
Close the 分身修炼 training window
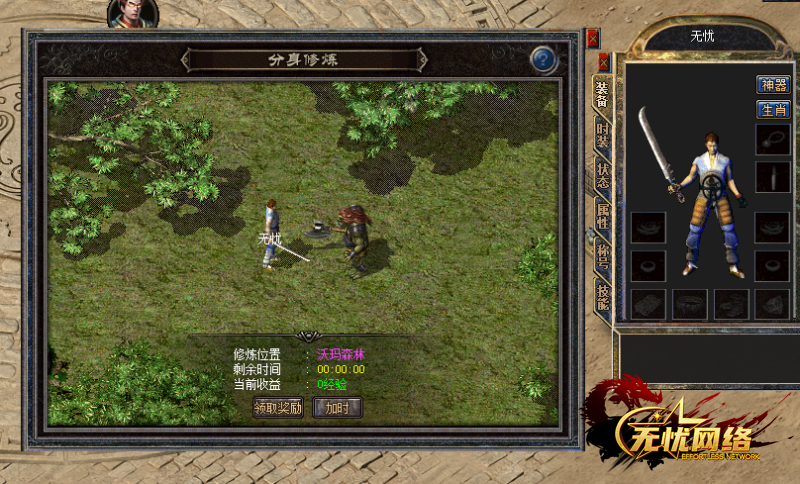pos(593,39)
